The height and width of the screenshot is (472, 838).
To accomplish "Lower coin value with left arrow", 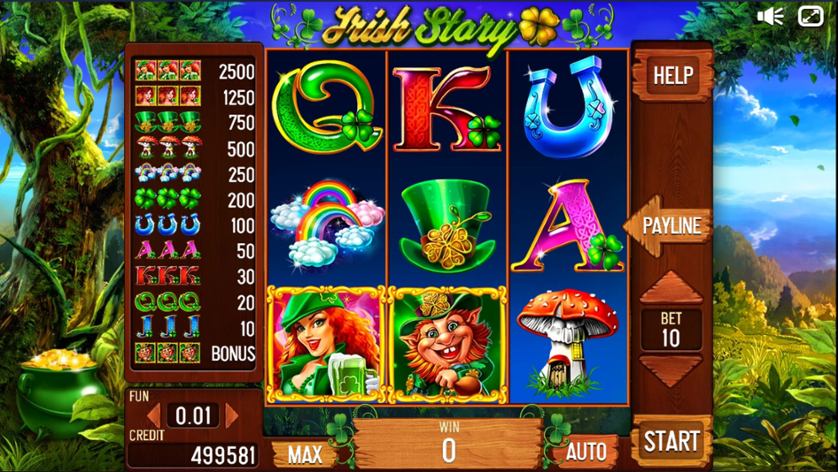I will tap(154, 415).
